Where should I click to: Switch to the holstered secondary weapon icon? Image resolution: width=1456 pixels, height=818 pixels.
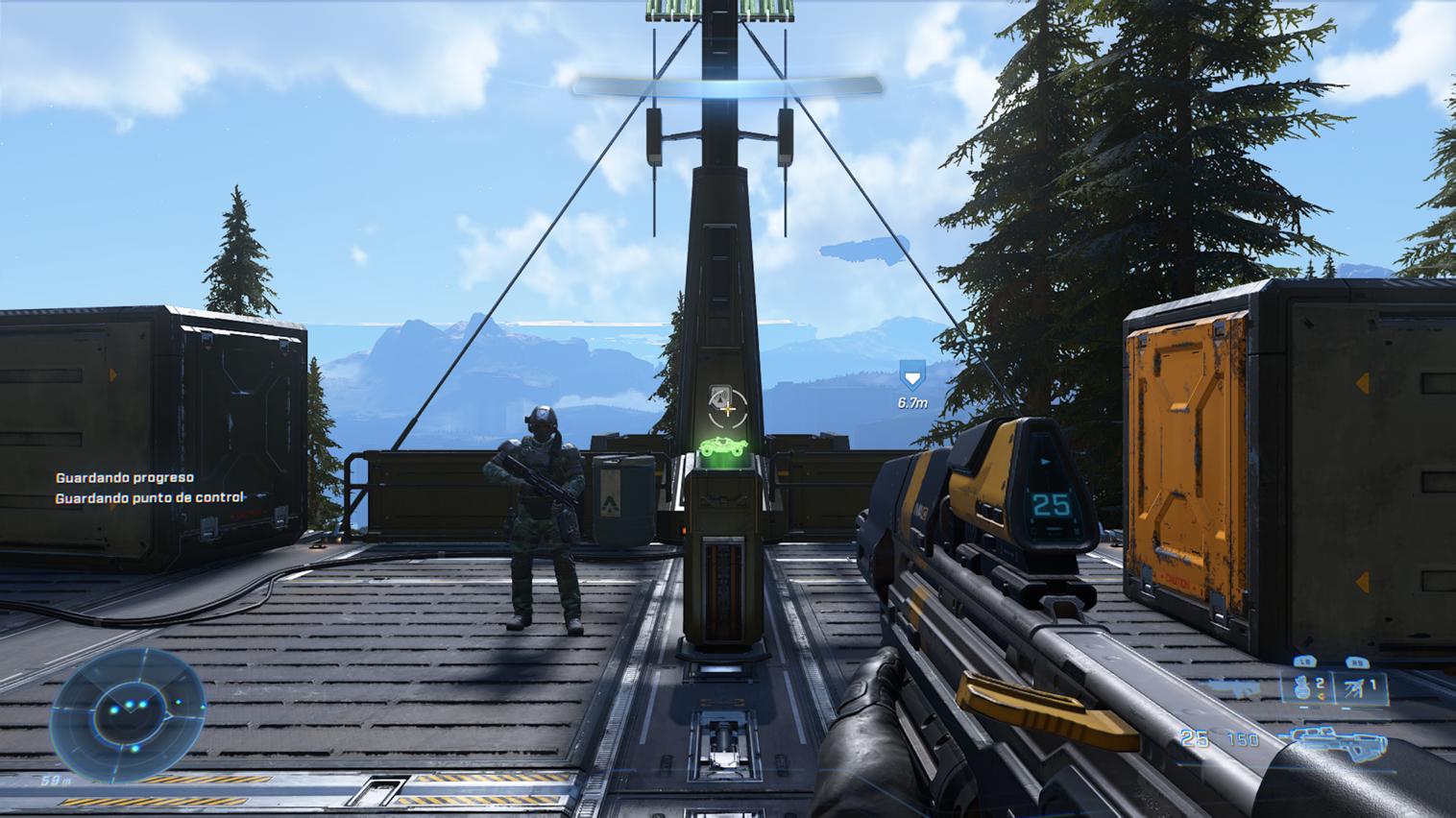pyautogui.click(x=1236, y=687)
